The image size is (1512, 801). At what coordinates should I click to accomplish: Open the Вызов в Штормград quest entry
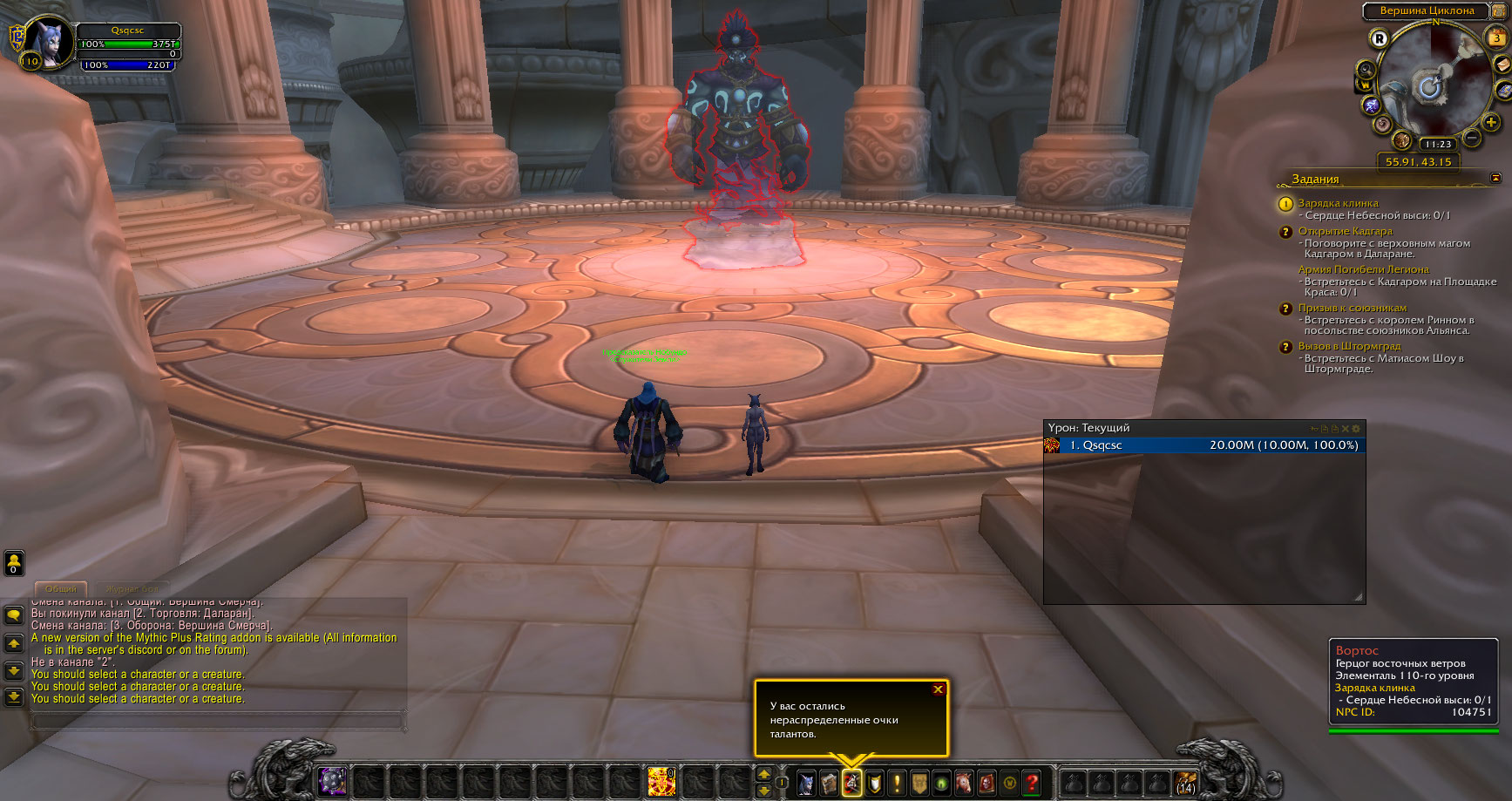1349,346
